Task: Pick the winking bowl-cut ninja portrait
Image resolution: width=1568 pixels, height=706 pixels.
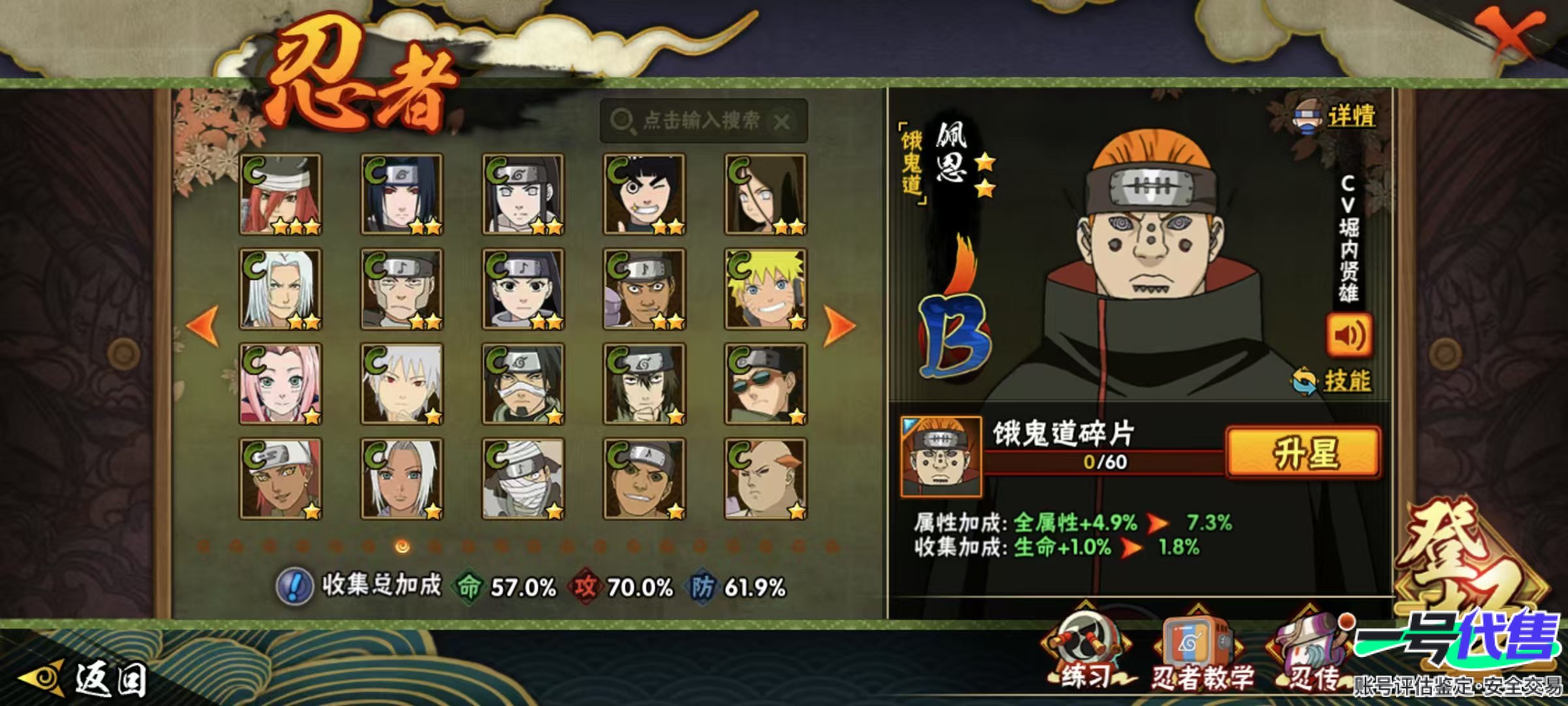Action: pyautogui.click(x=644, y=194)
